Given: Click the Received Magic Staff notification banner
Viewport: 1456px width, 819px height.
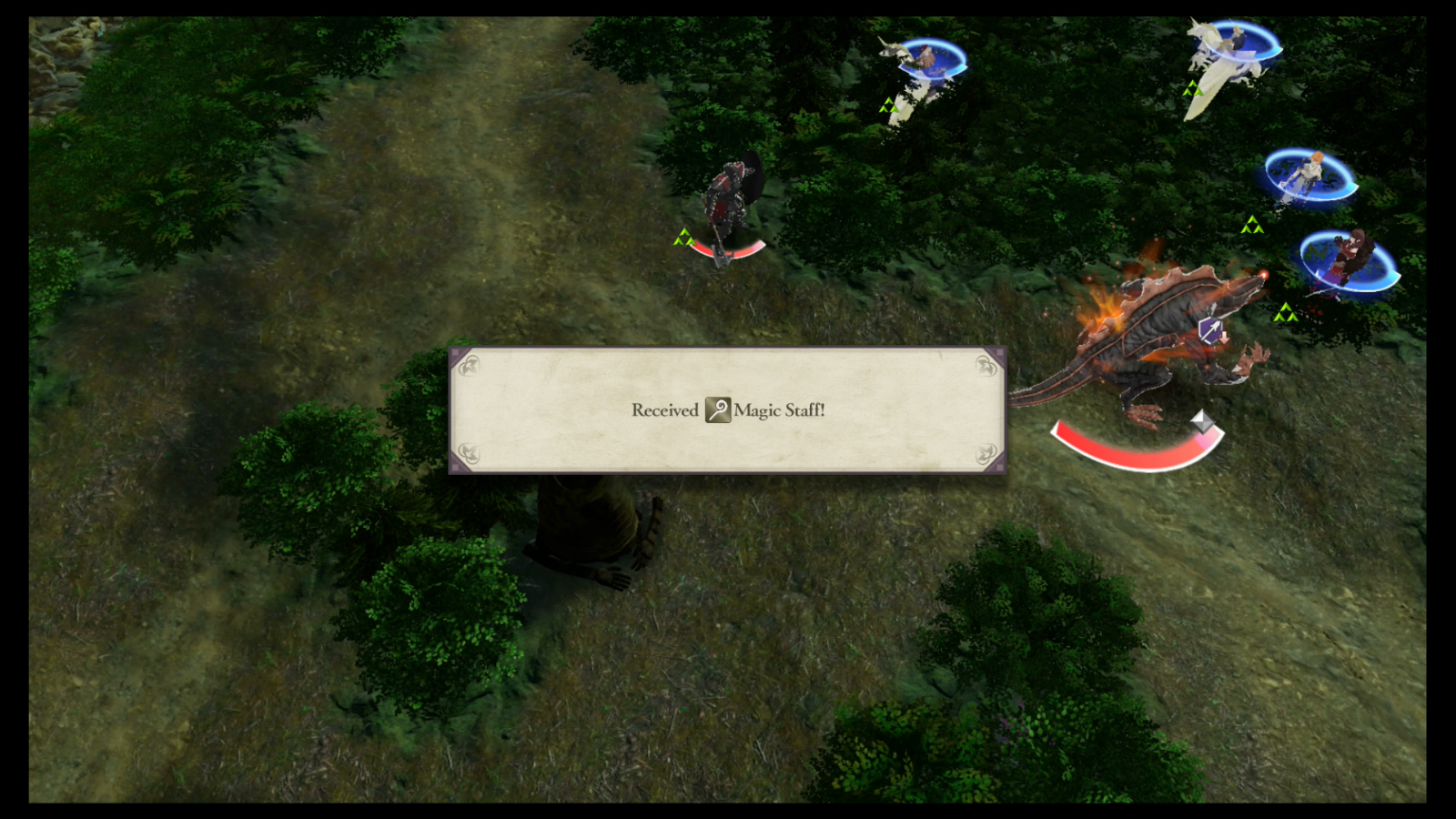Looking at the screenshot, I should (727, 410).
